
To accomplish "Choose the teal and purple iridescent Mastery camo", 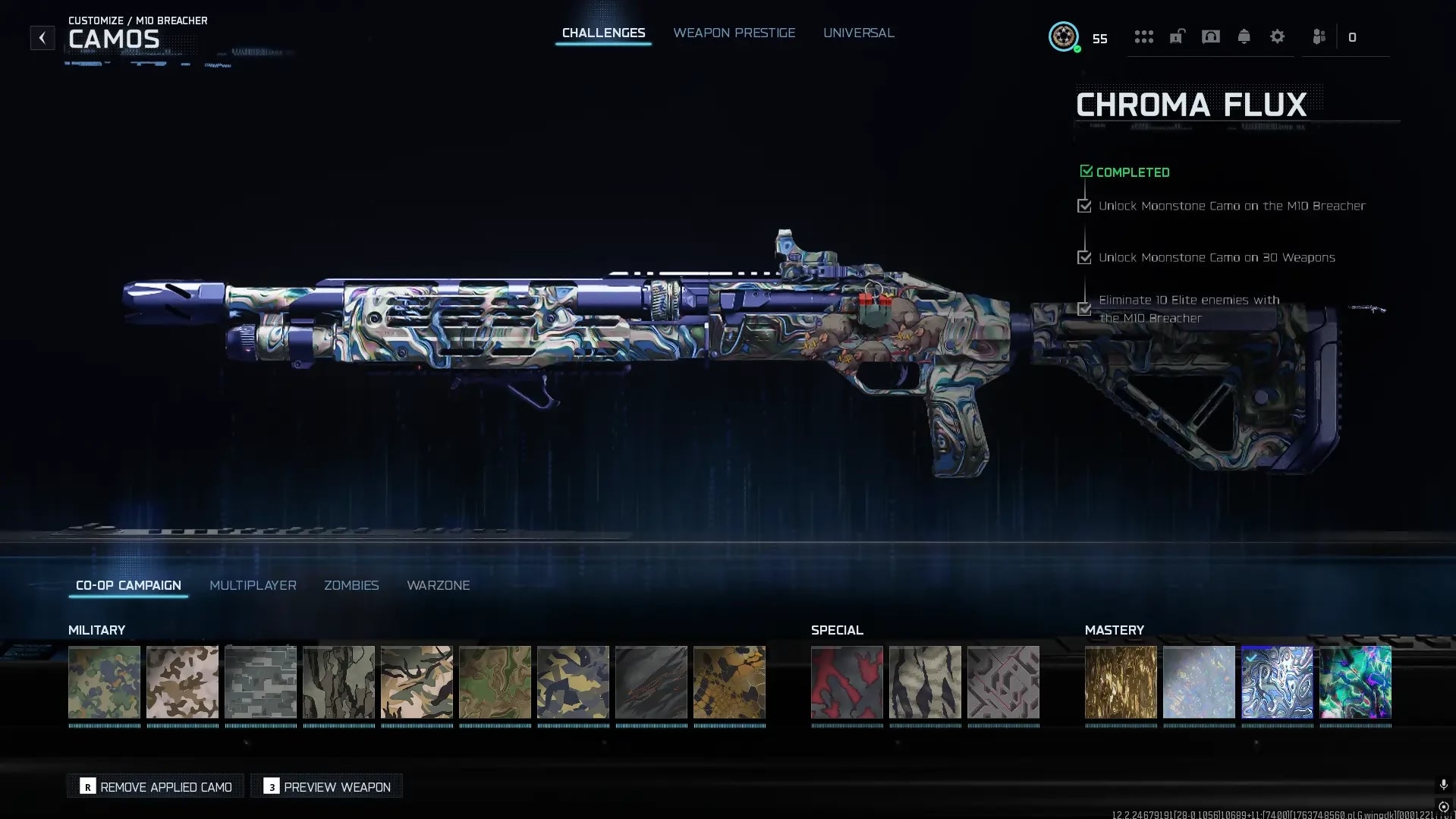I will pyautogui.click(x=1355, y=682).
